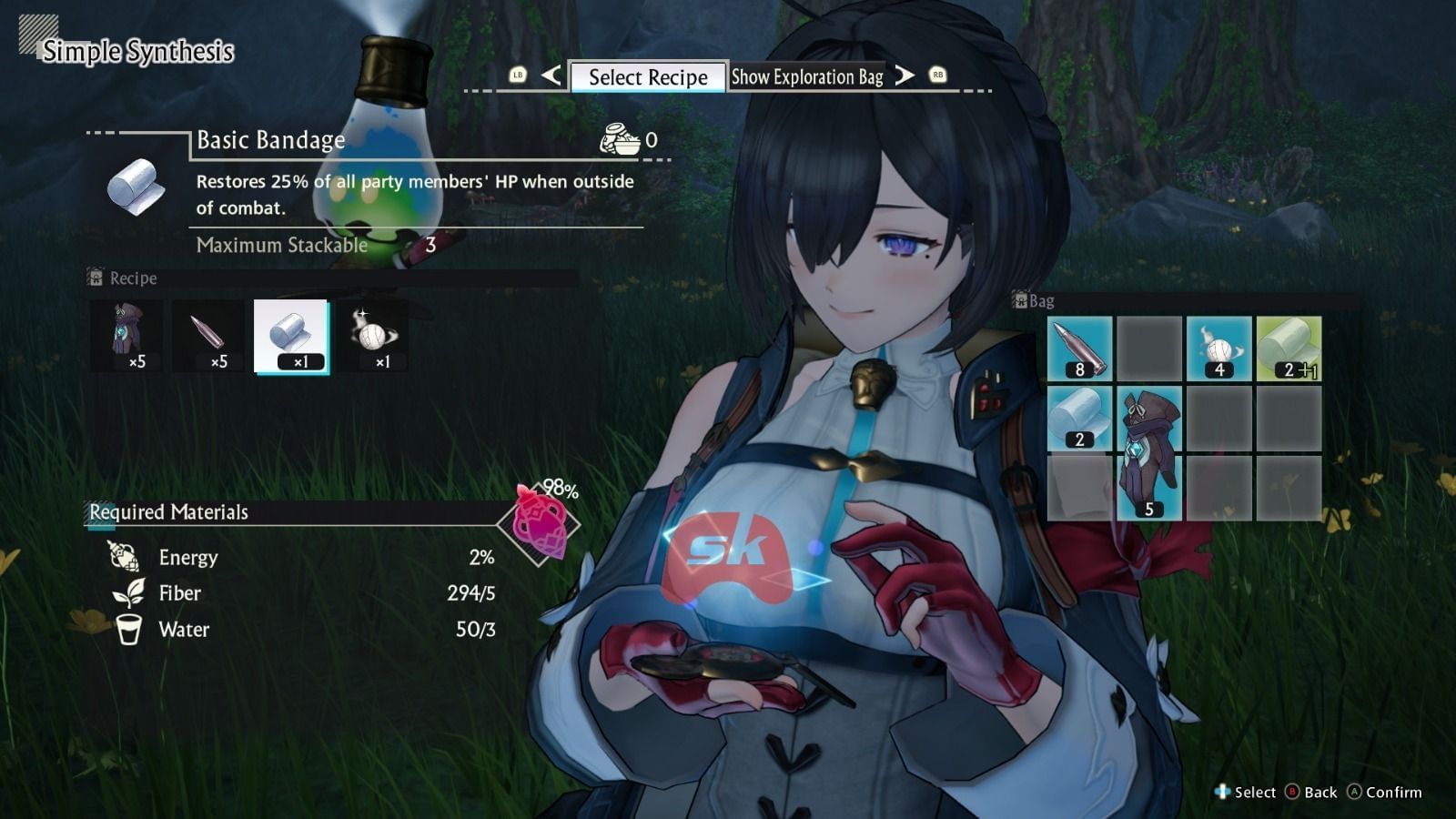
Task: Switch to the Select Recipe tab
Action: tap(646, 77)
